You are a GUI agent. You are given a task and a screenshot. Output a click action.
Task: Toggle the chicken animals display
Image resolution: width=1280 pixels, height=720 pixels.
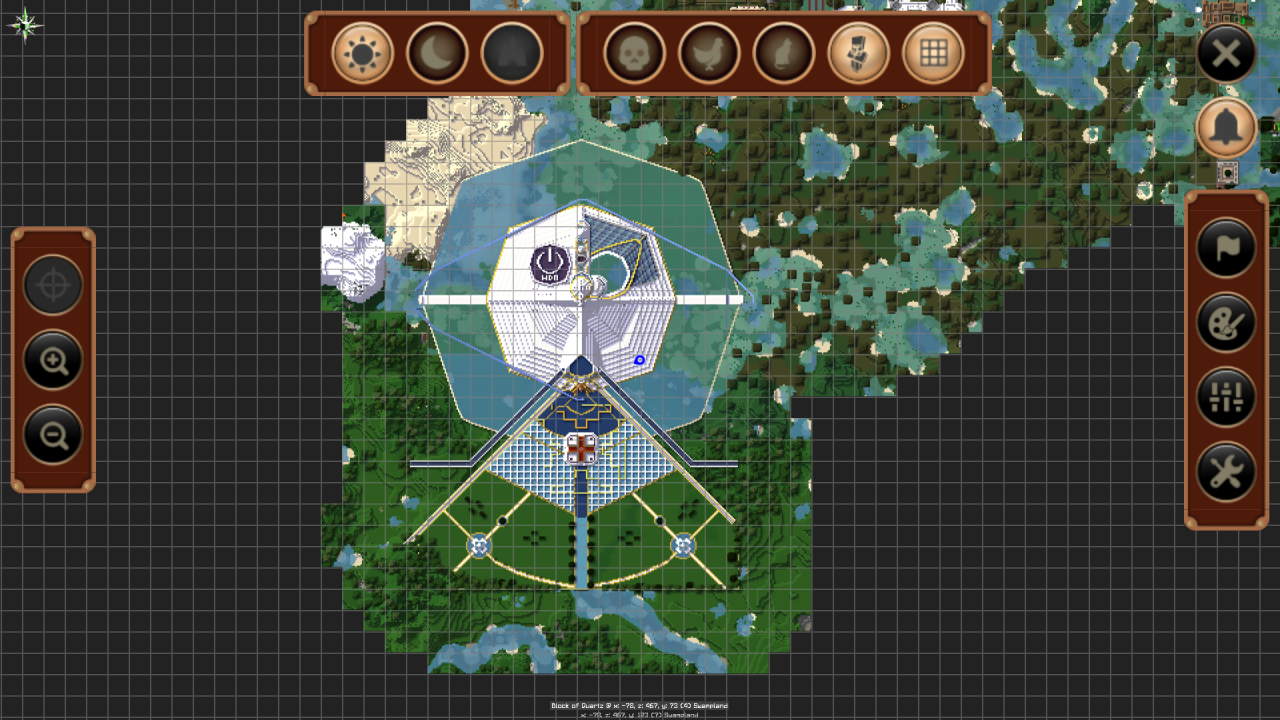[x=709, y=53]
